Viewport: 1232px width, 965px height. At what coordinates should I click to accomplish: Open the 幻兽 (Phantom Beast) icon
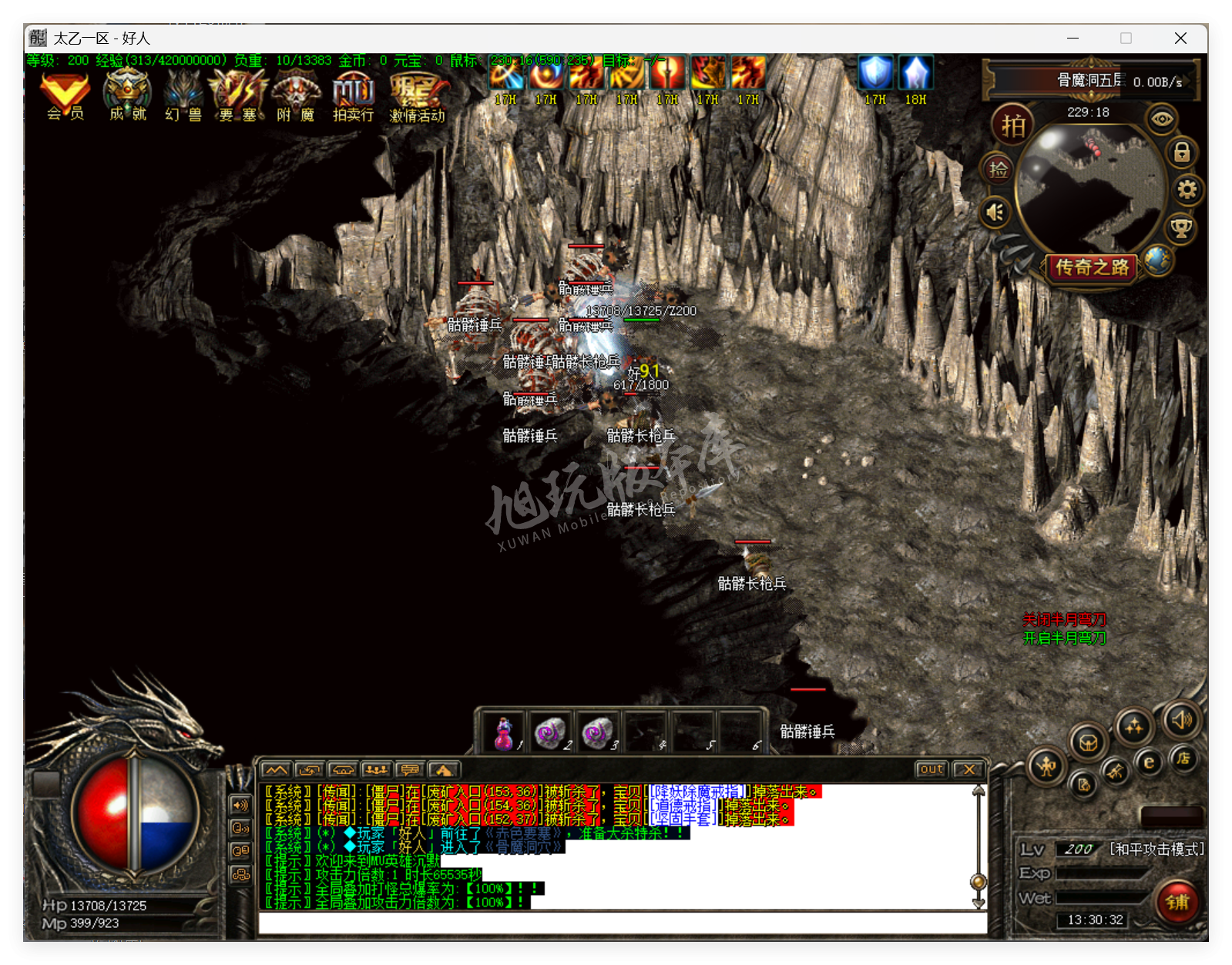tap(183, 95)
